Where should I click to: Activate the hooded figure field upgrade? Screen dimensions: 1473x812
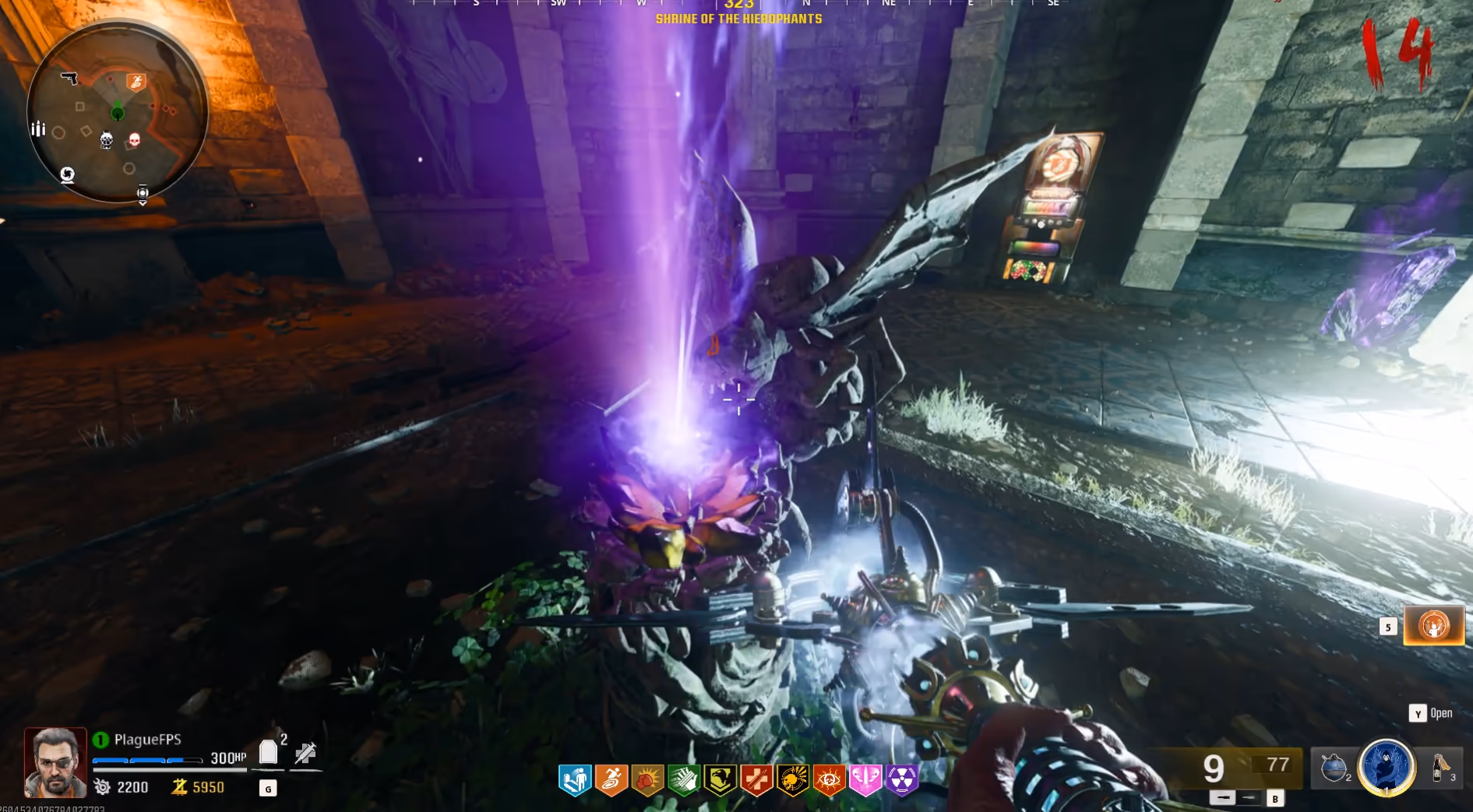point(1387,767)
